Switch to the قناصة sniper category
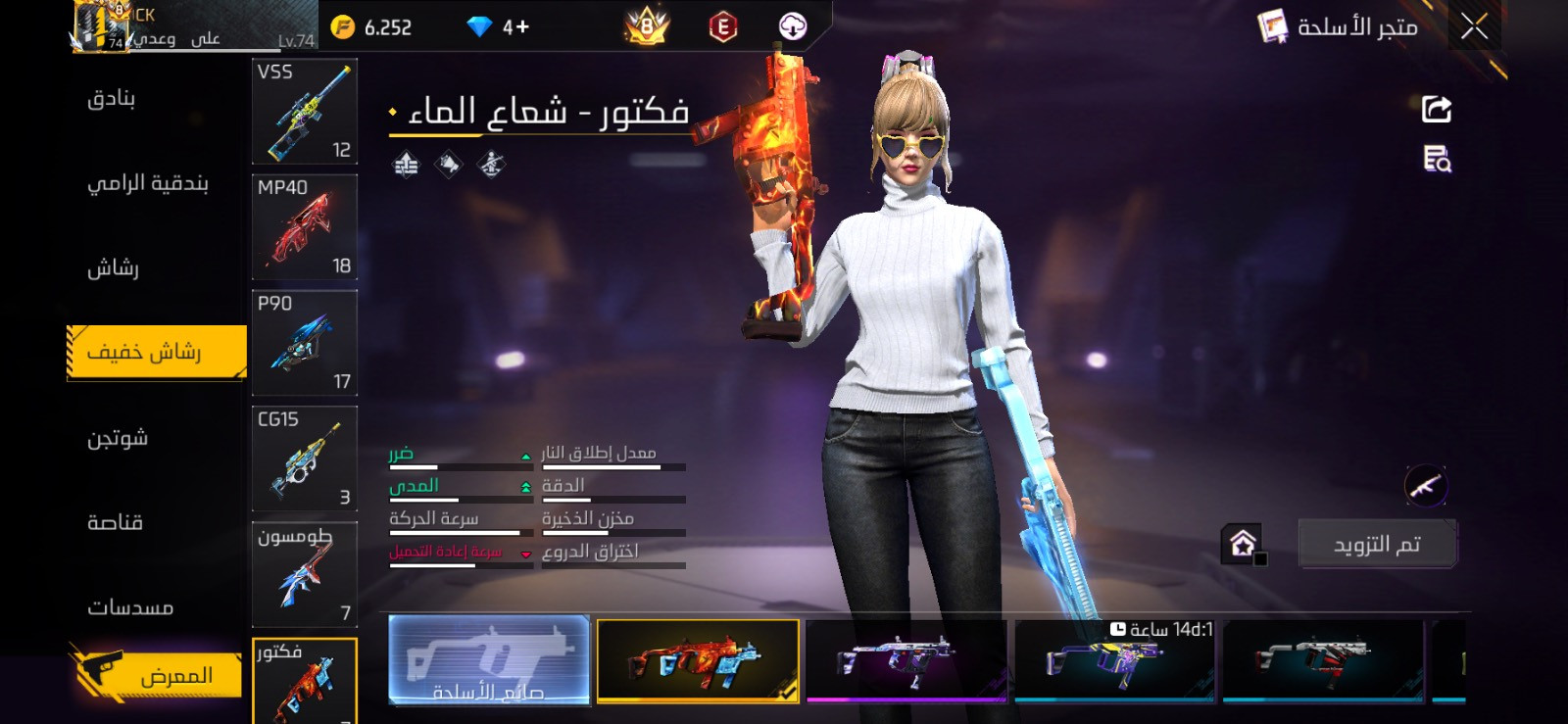The width and height of the screenshot is (1568, 724). tap(118, 522)
